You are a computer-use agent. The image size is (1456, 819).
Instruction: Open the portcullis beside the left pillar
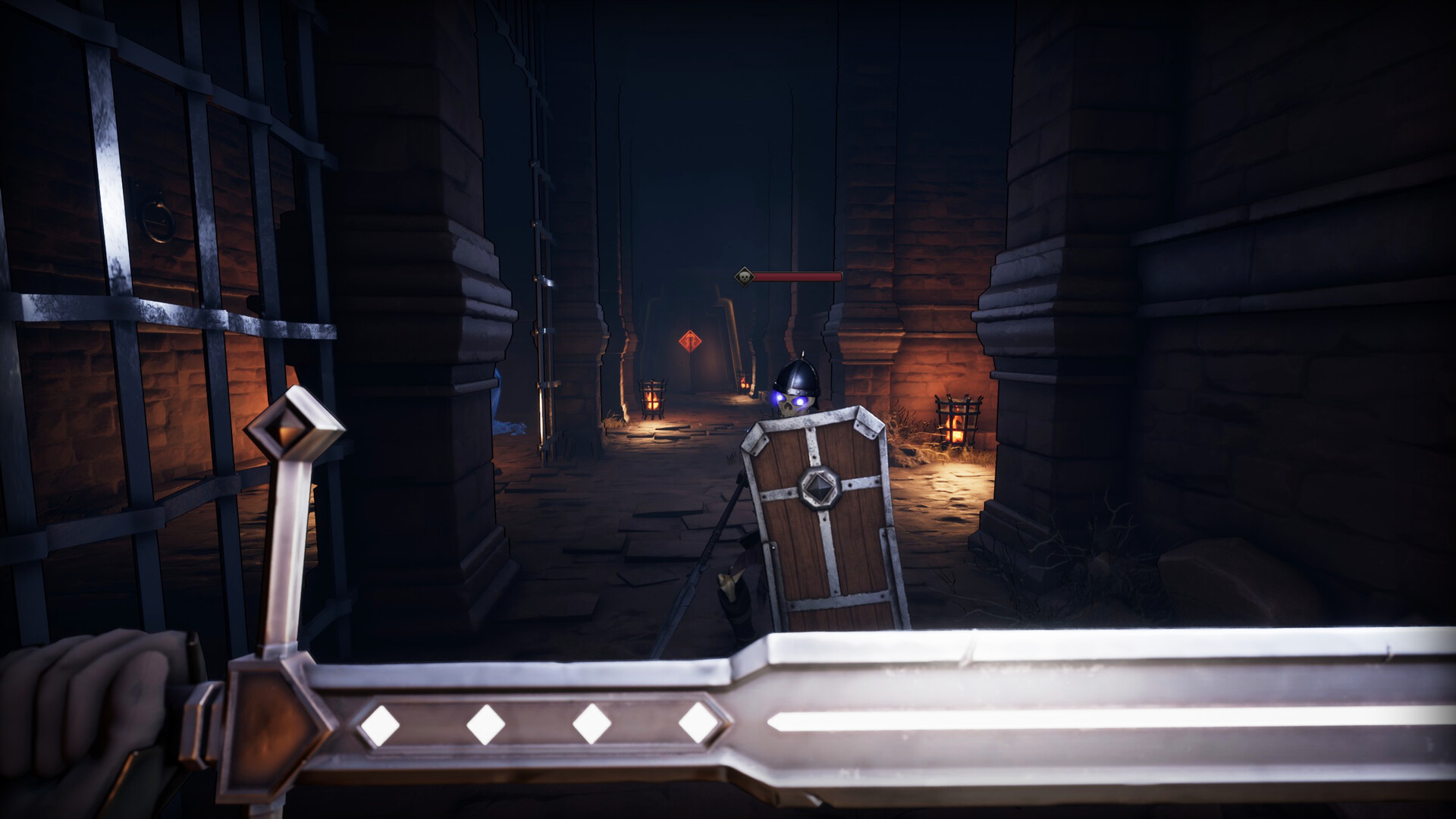point(544,265)
